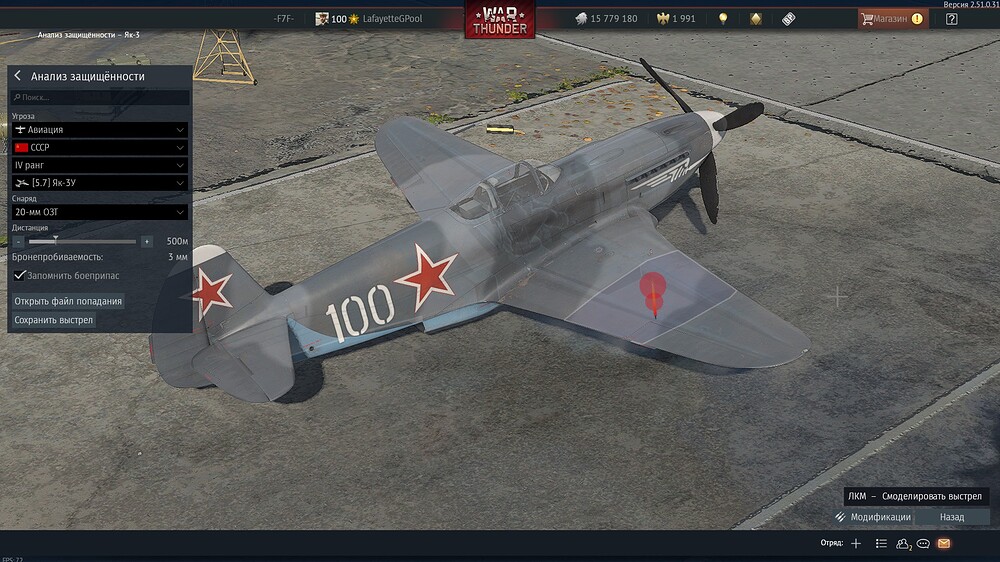Click Открыть файл попадания button
Viewport: 1000px width, 562px height.
pos(68,301)
